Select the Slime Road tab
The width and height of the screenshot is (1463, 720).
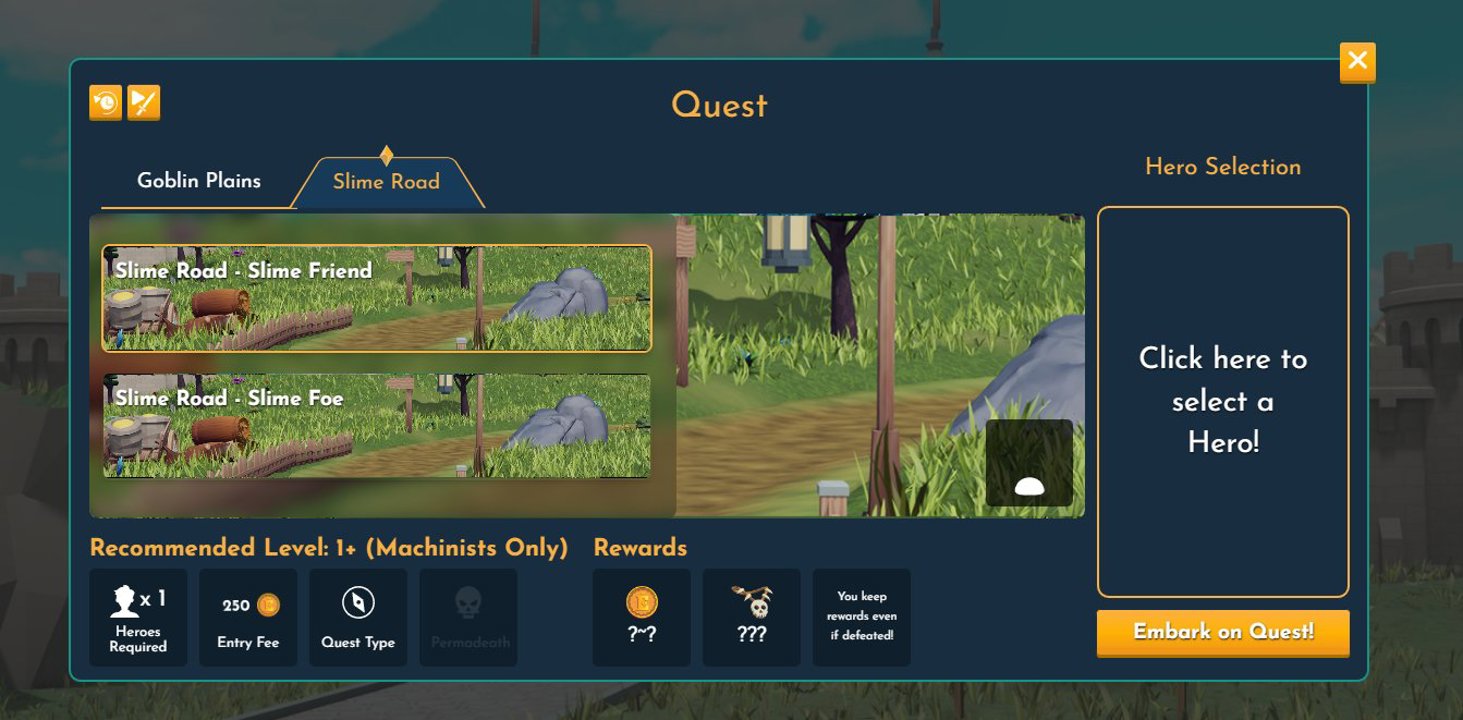click(386, 182)
